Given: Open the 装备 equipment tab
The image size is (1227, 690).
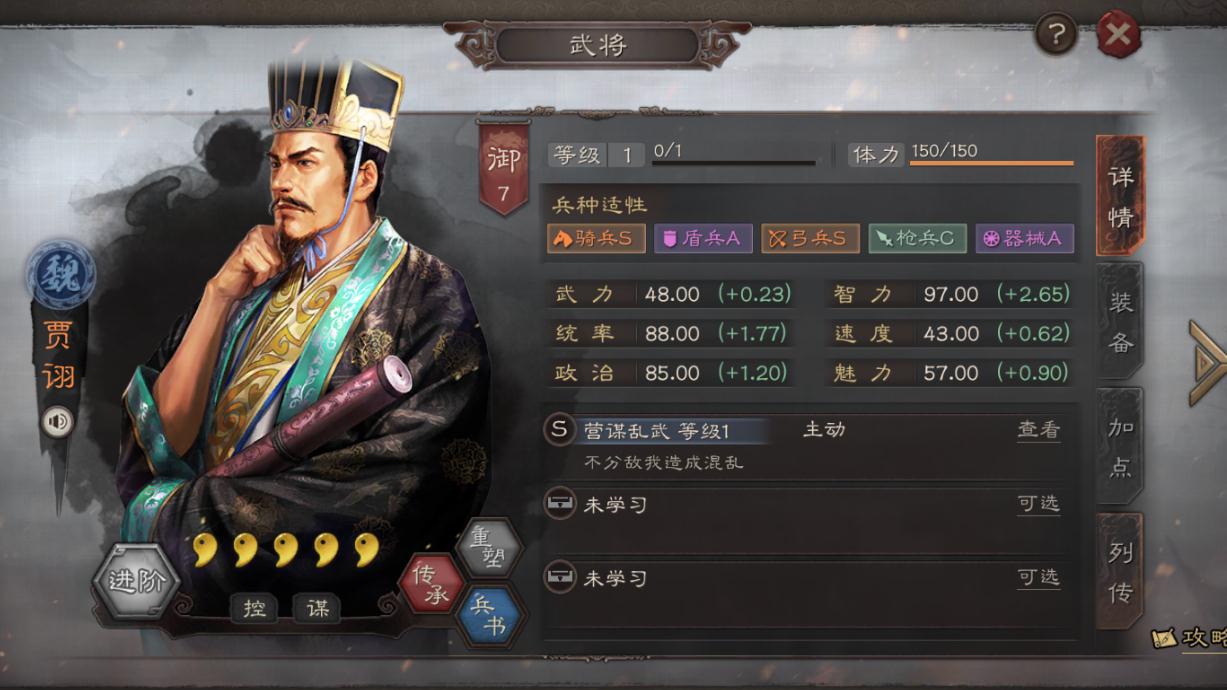Looking at the screenshot, I should coord(1120,322).
